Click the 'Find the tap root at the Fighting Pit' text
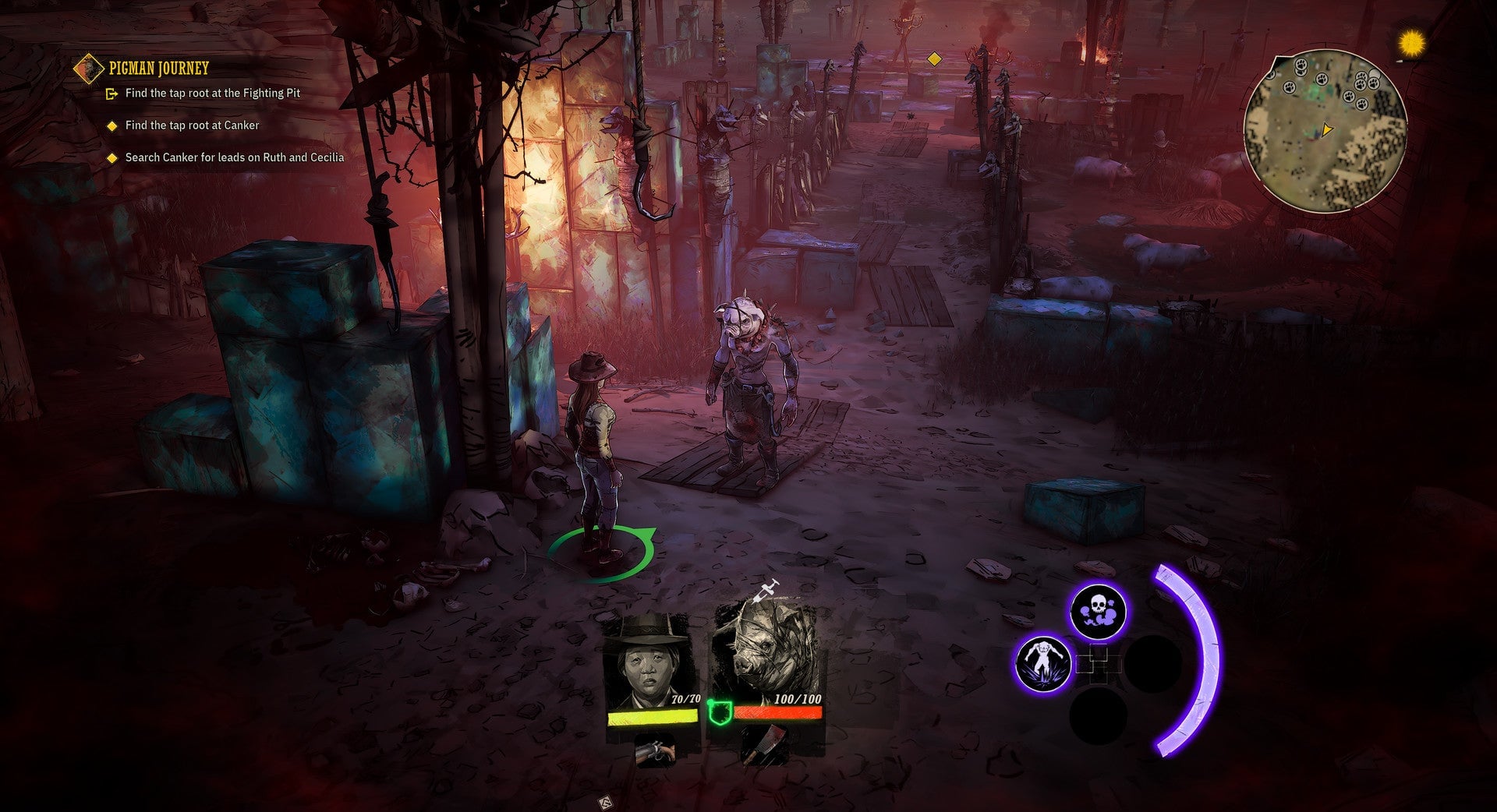Screen dimensions: 1497x812 point(214,92)
